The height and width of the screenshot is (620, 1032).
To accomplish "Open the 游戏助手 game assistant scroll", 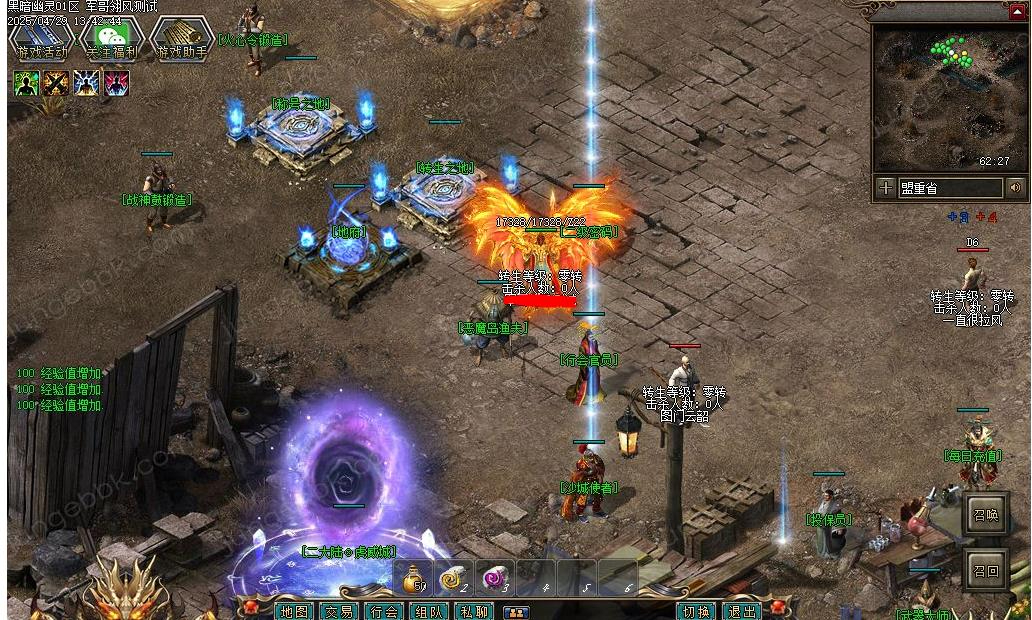I will coord(183,40).
